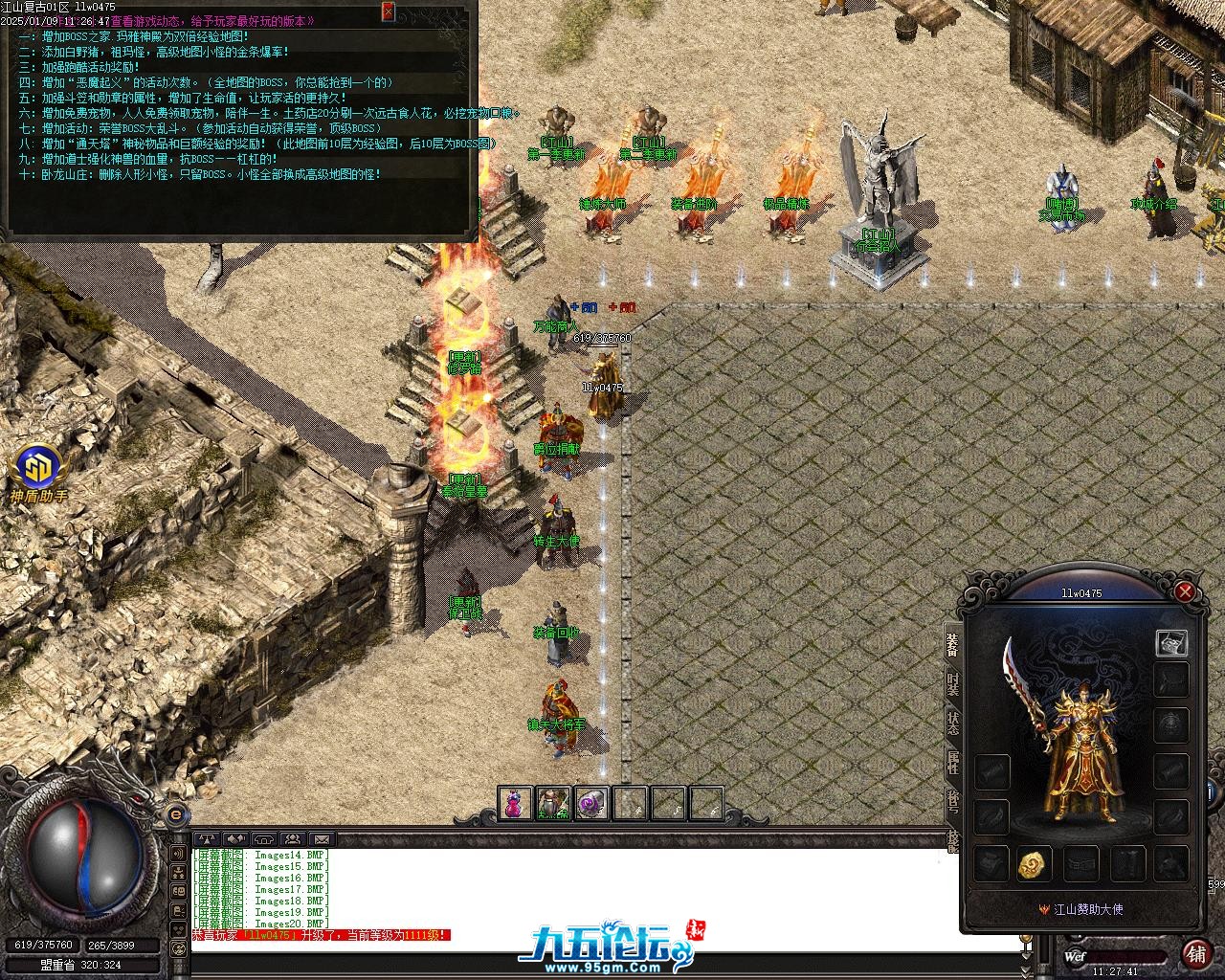Click the balance scales chat toolbar button
Screen dimensions: 1225x980
point(207,839)
